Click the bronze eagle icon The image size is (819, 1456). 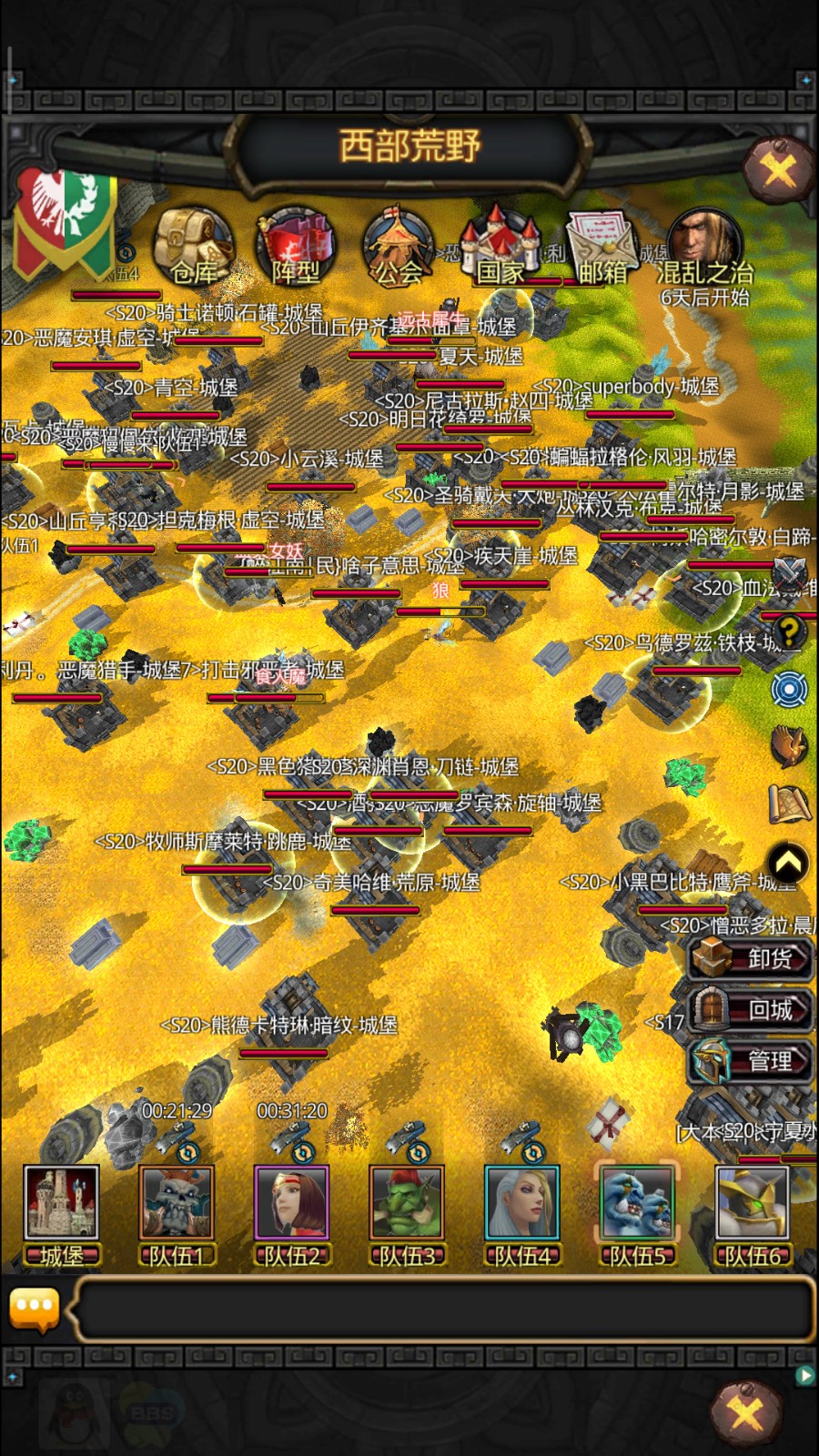789,746
